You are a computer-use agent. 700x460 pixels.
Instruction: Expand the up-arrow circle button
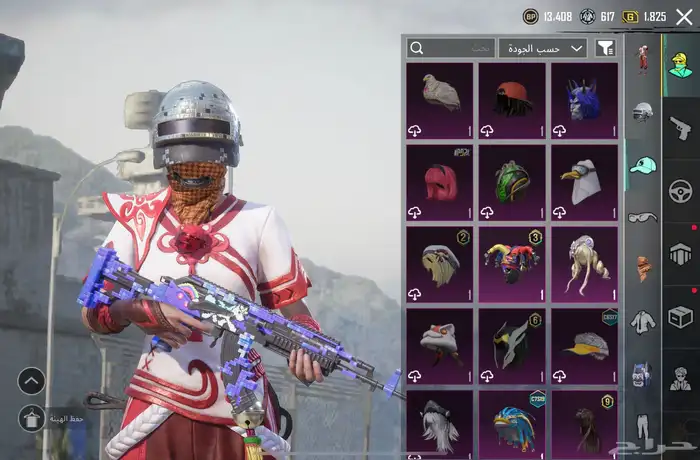pyautogui.click(x=31, y=380)
